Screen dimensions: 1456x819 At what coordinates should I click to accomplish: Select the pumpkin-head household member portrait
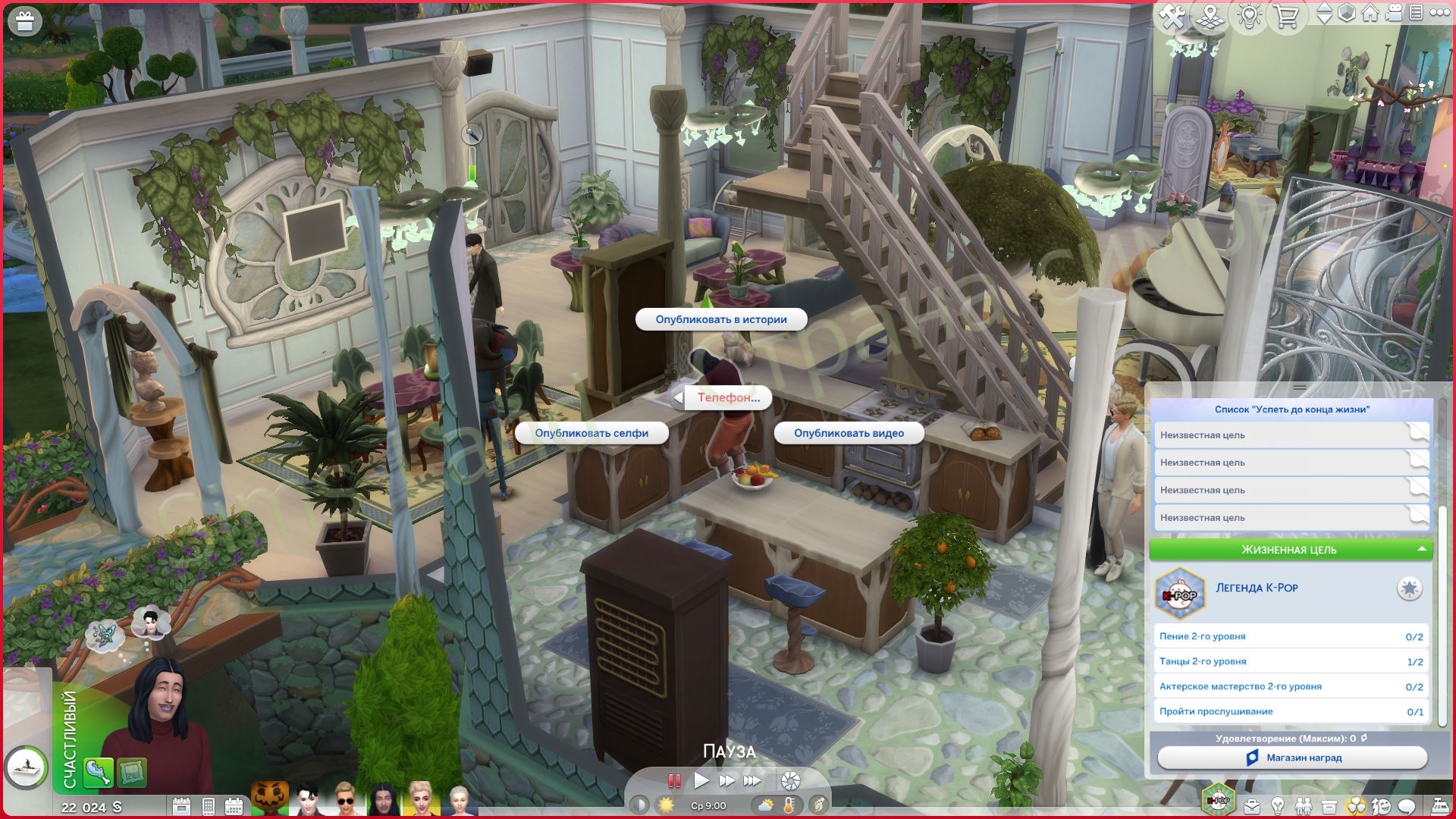[x=269, y=798]
